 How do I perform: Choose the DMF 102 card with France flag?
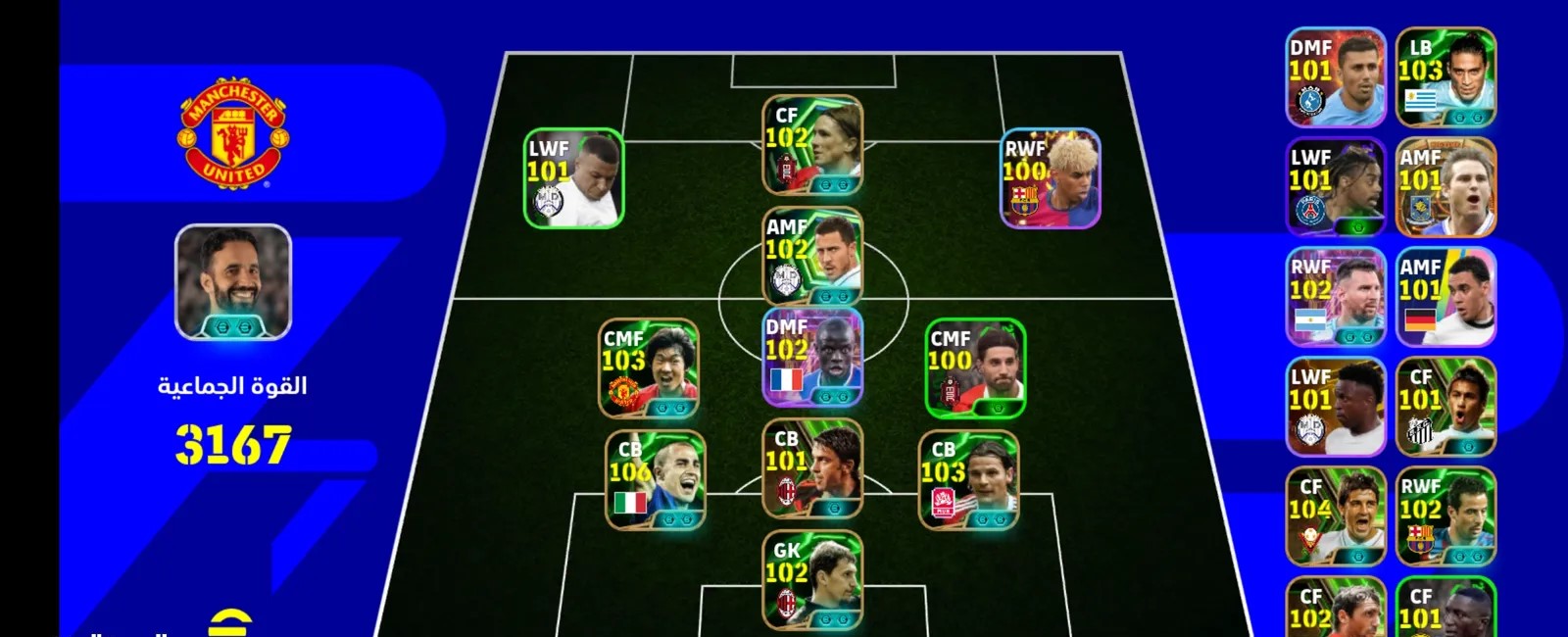click(x=812, y=357)
